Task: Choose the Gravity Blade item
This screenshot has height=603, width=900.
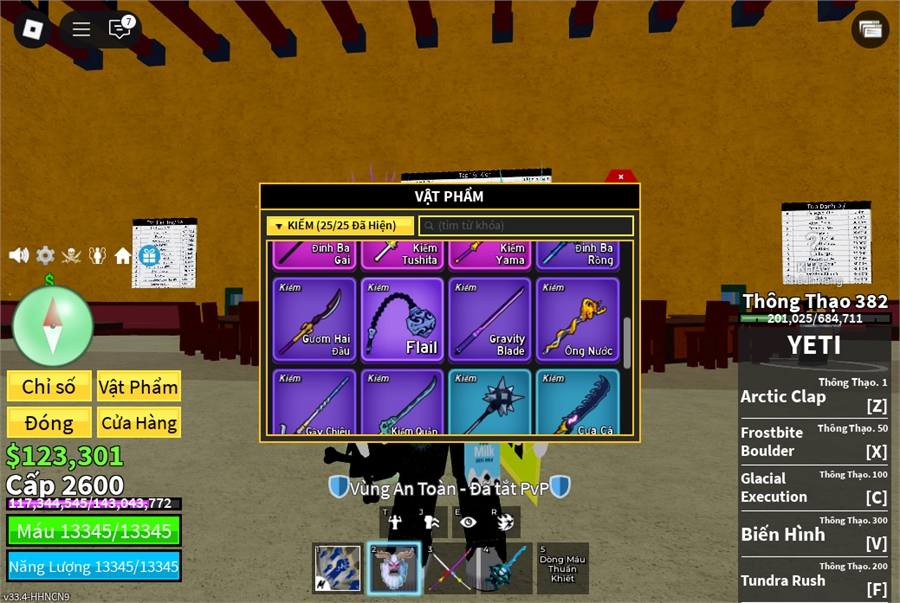Action: pyautogui.click(x=490, y=320)
